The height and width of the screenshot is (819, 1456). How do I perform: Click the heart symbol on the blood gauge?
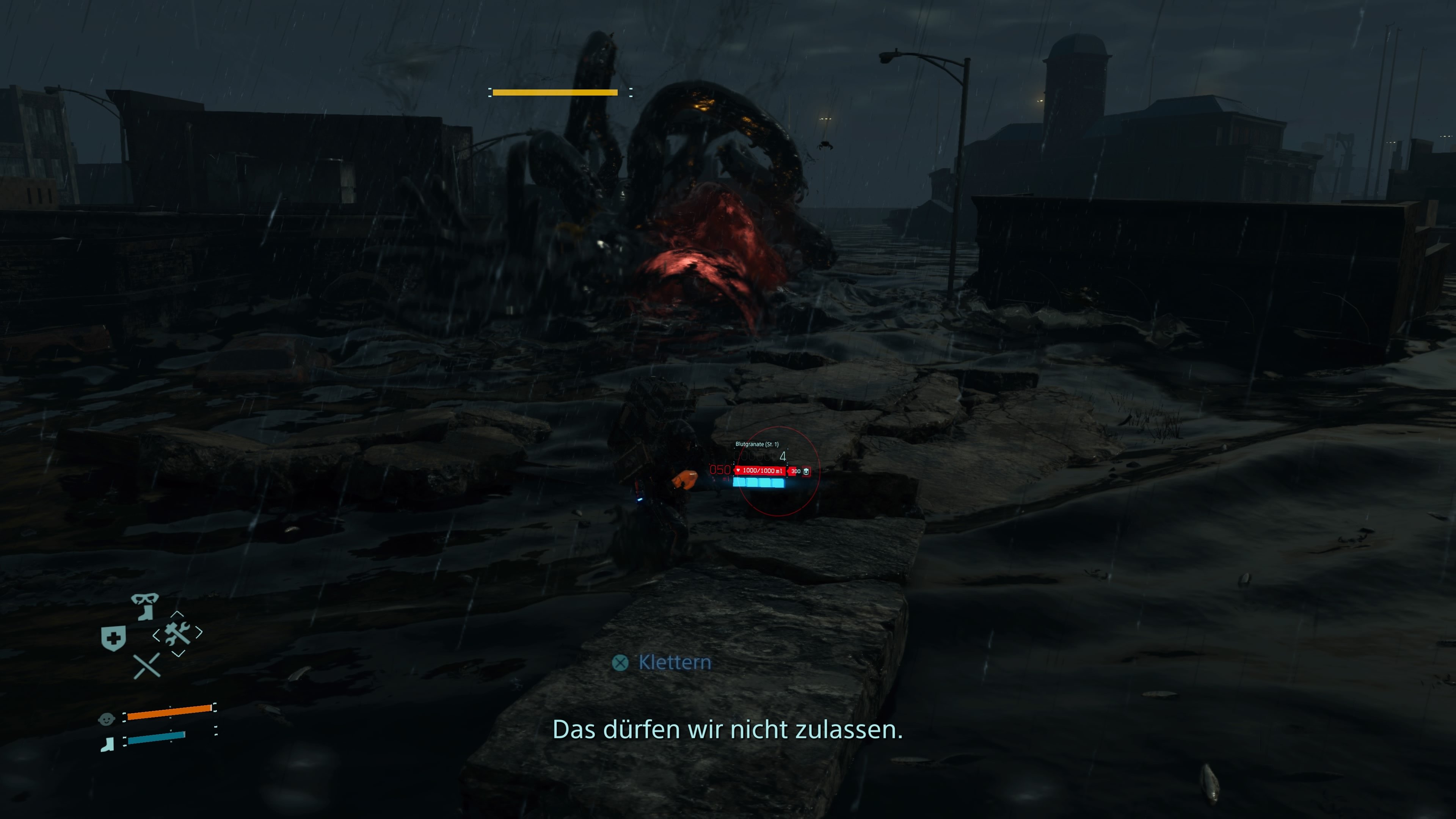point(739,471)
